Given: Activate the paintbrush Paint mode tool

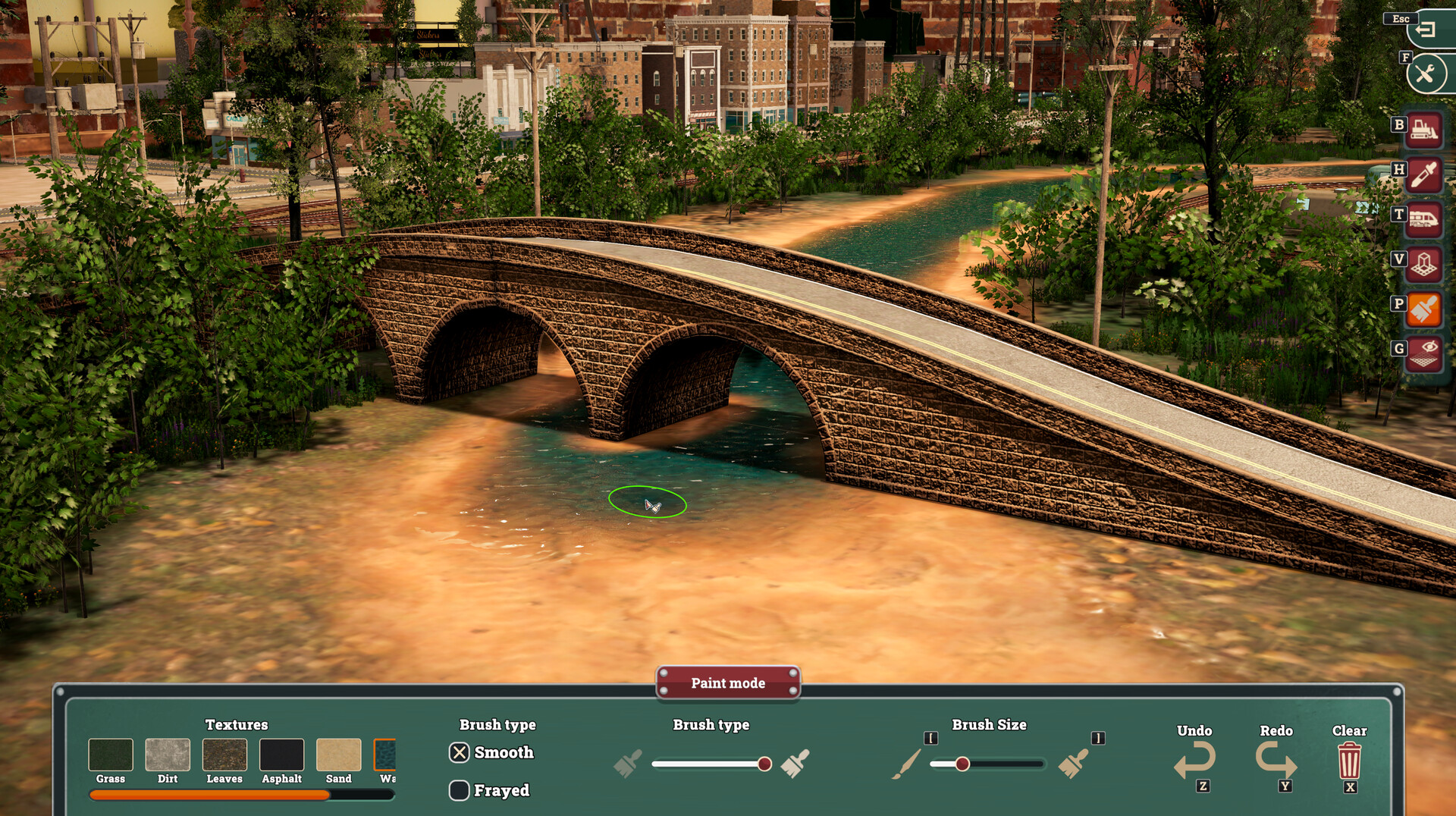Looking at the screenshot, I should coord(1423,306).
